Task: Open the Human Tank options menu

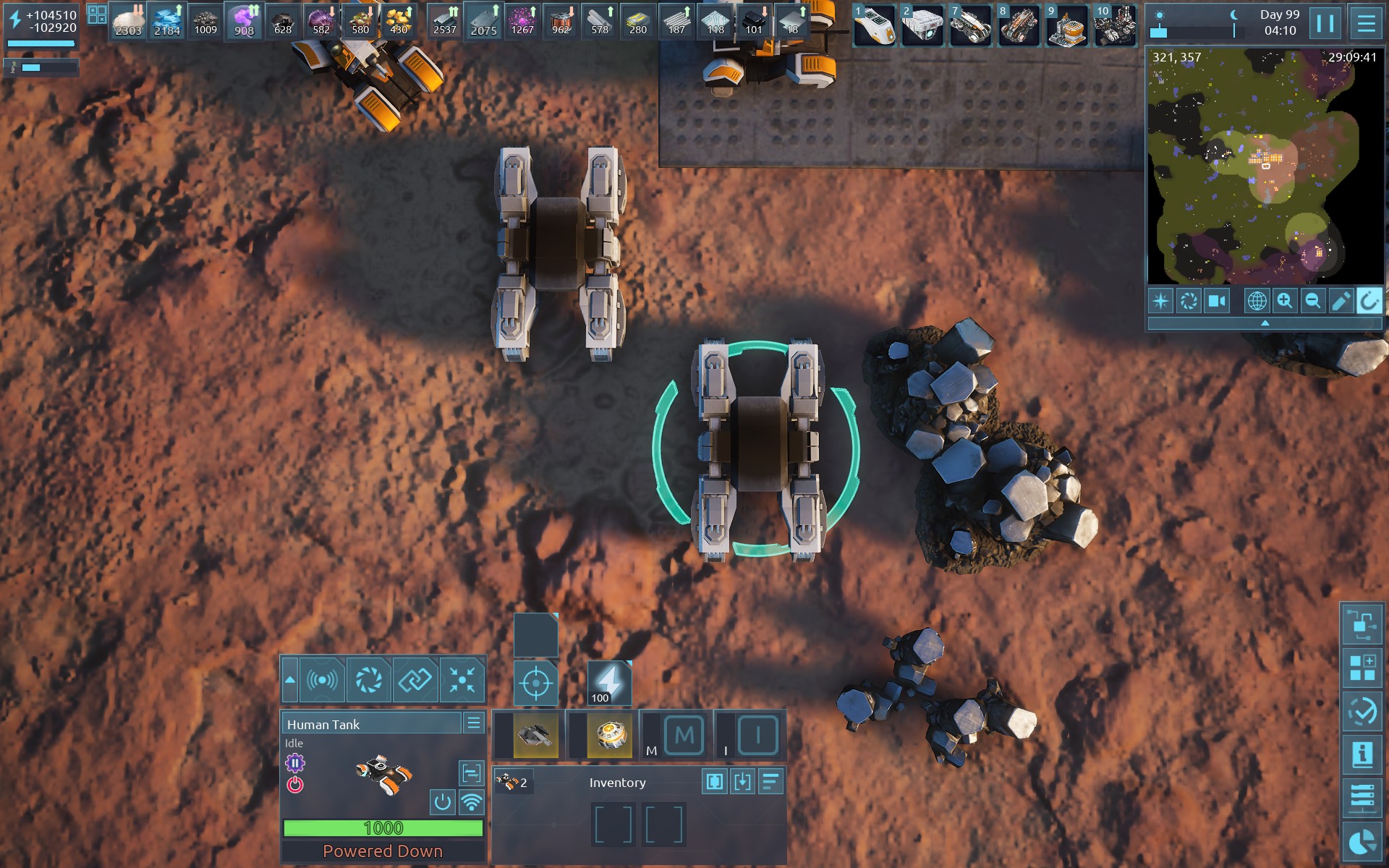Action: click(x=474, y=723)
